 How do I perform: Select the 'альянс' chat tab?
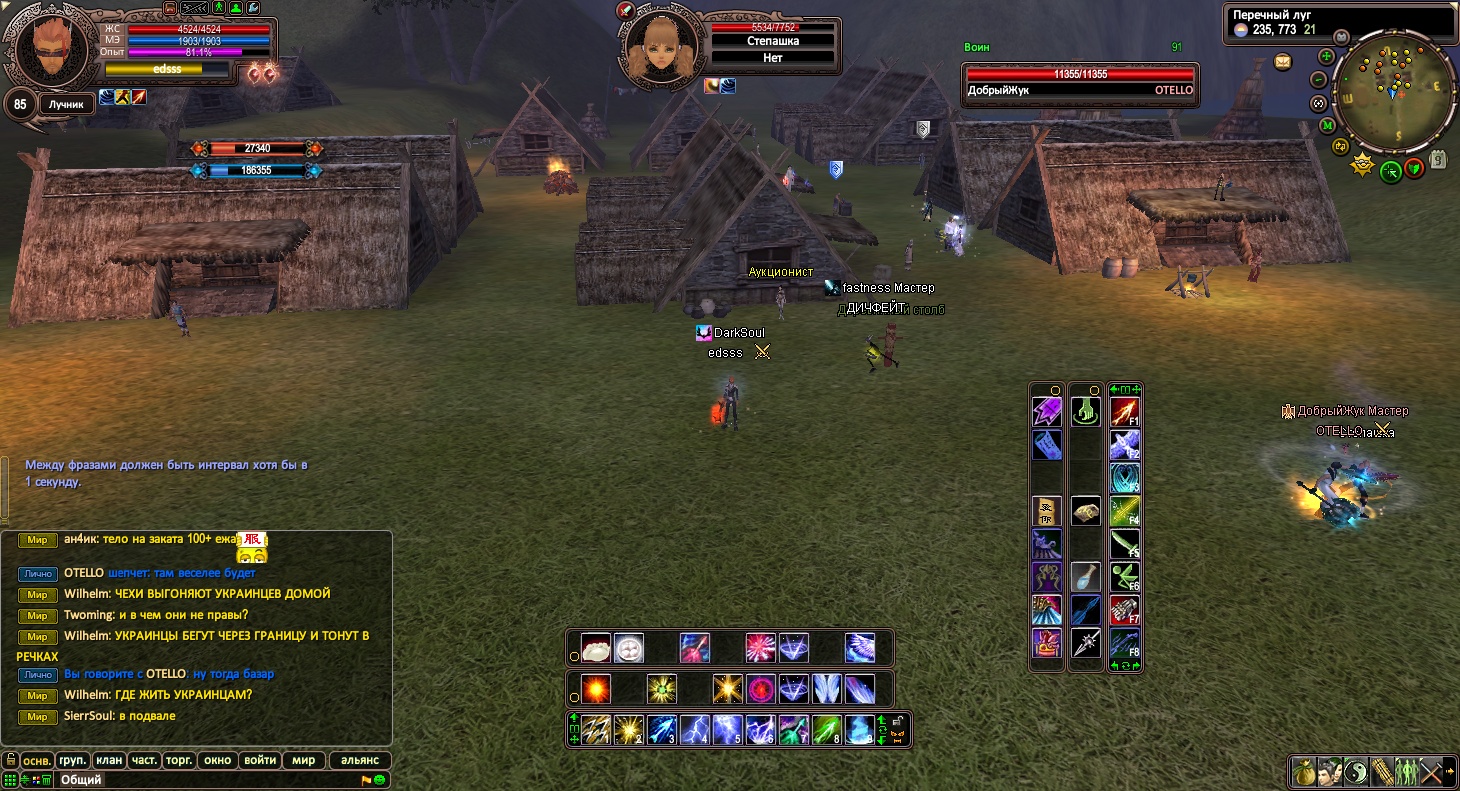pos(360,760)
